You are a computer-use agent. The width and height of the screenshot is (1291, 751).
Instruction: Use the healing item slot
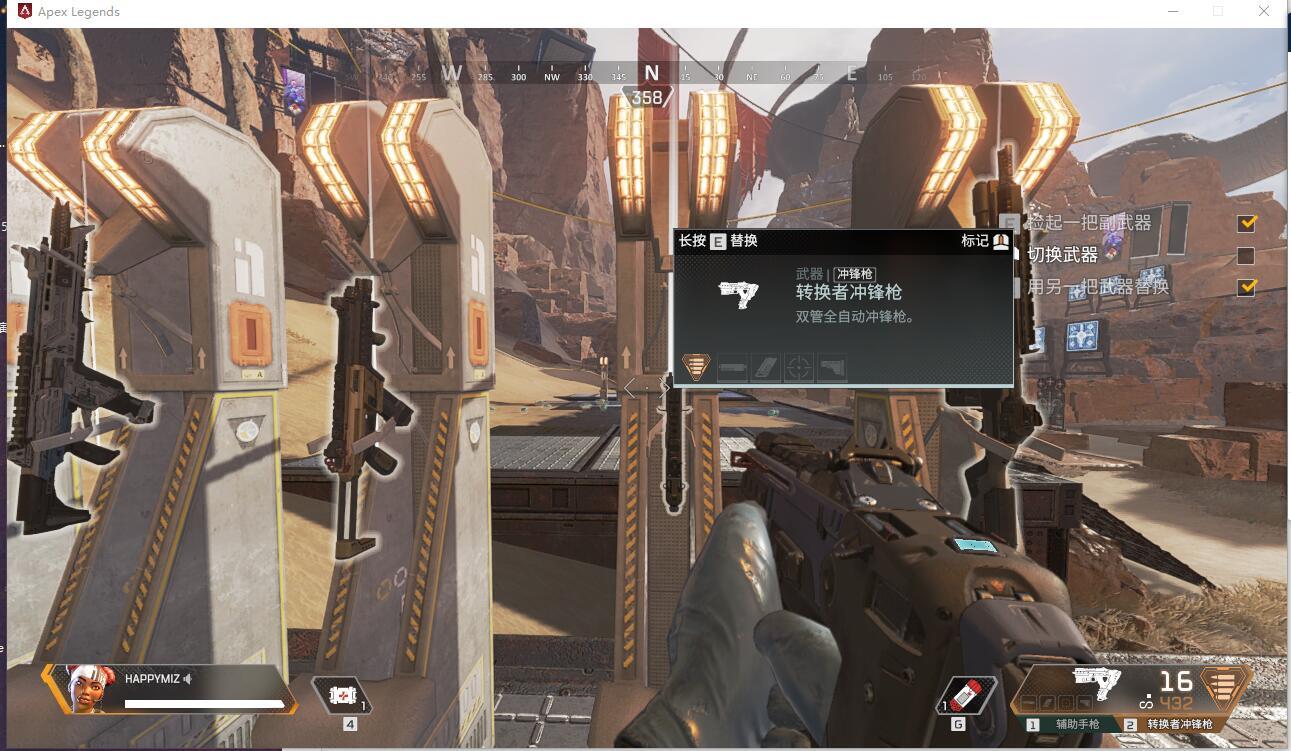(342, 695)
